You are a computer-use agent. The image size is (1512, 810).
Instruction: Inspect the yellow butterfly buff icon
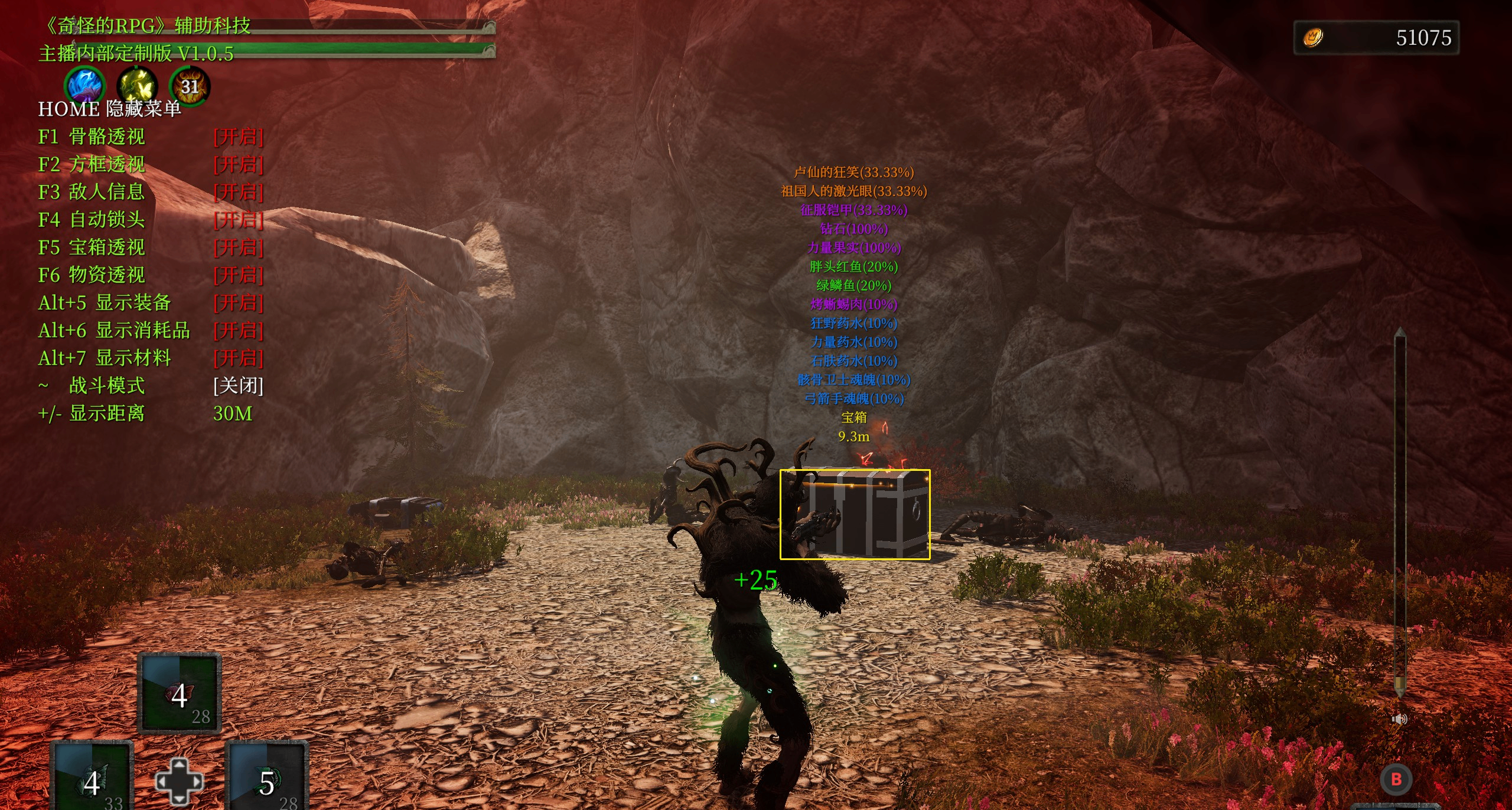137,86
